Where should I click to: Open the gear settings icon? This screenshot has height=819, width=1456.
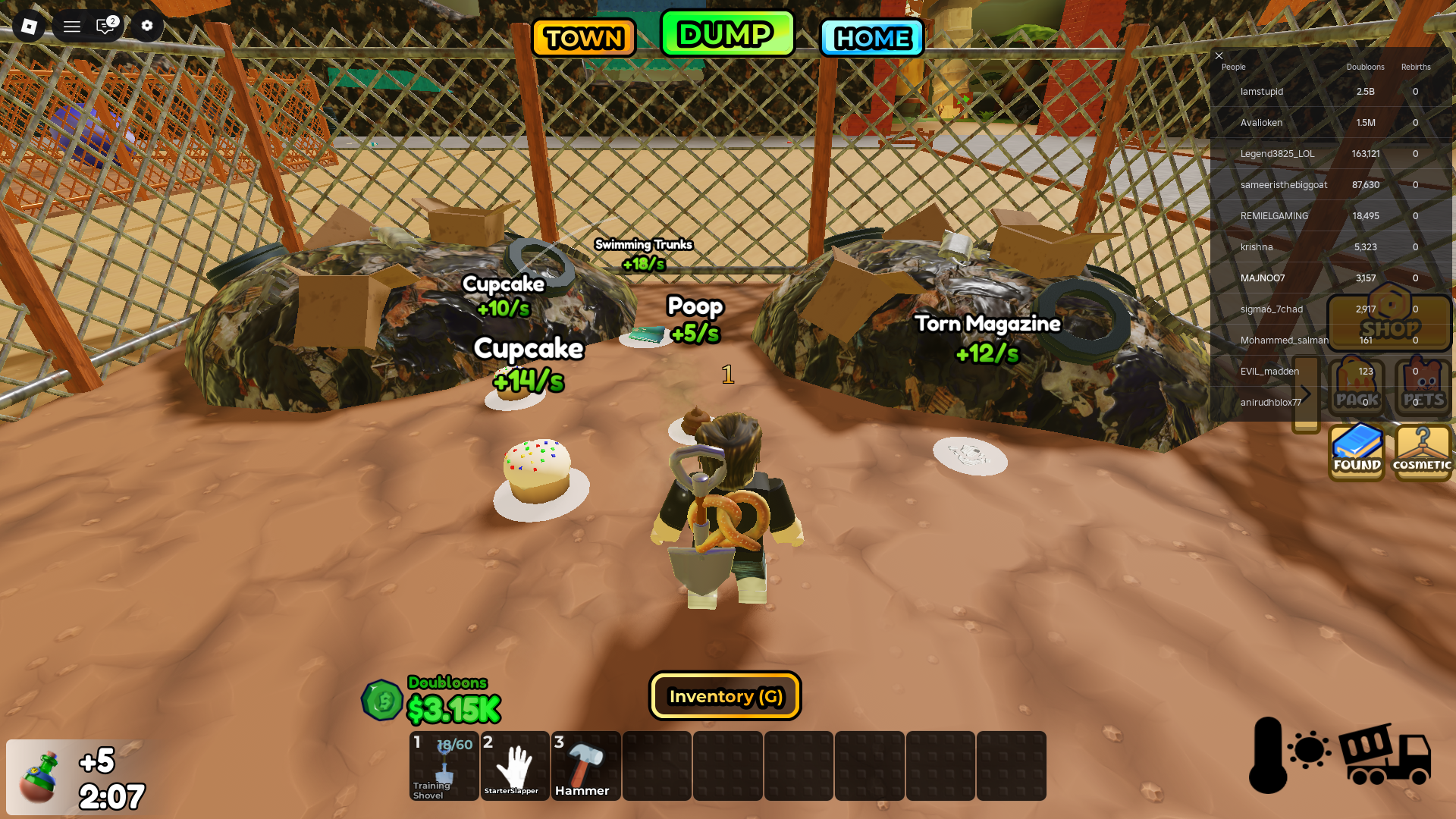[147, 26]
